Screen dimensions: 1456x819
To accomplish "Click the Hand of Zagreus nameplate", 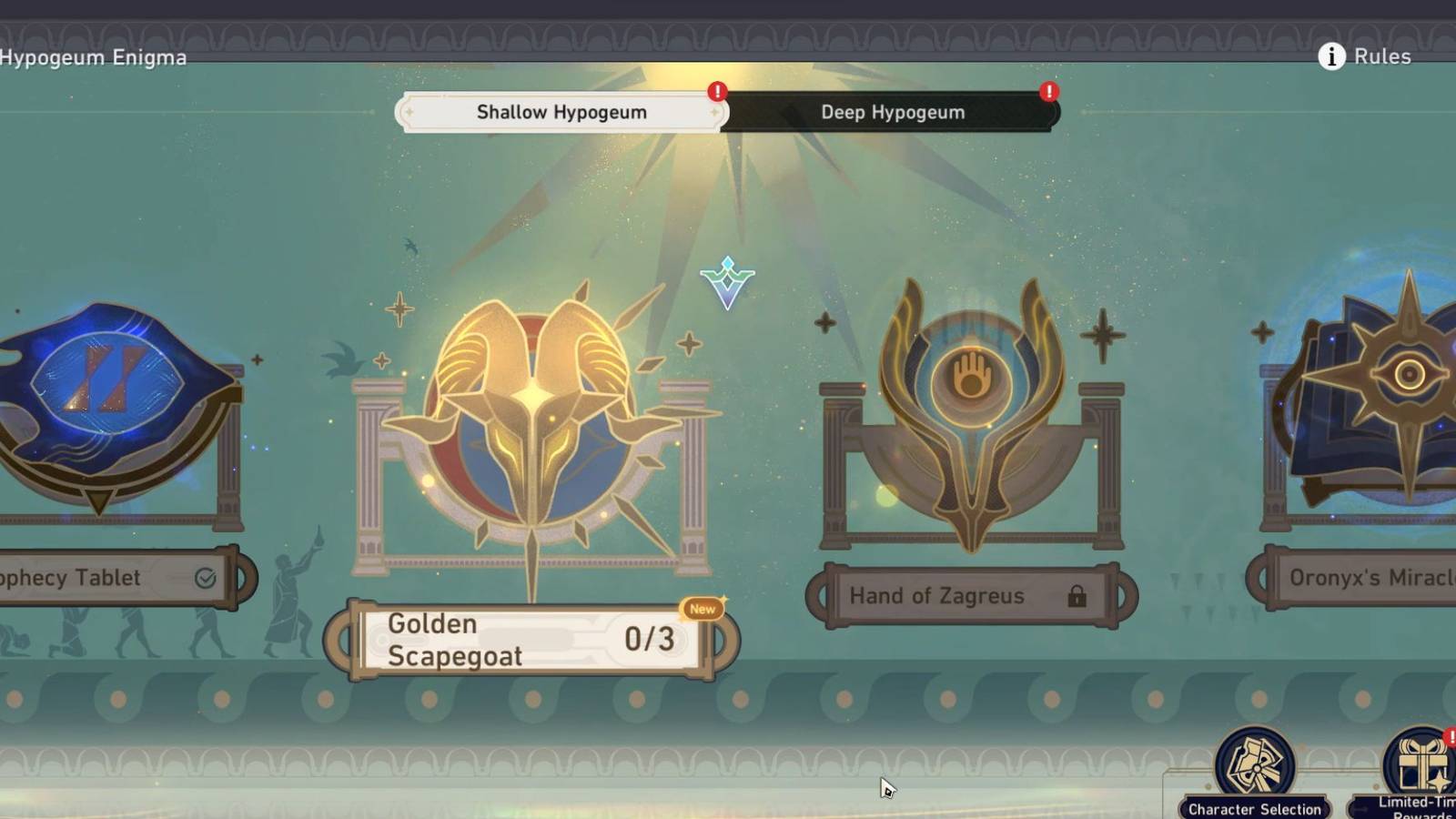I will tap(937, 596).
